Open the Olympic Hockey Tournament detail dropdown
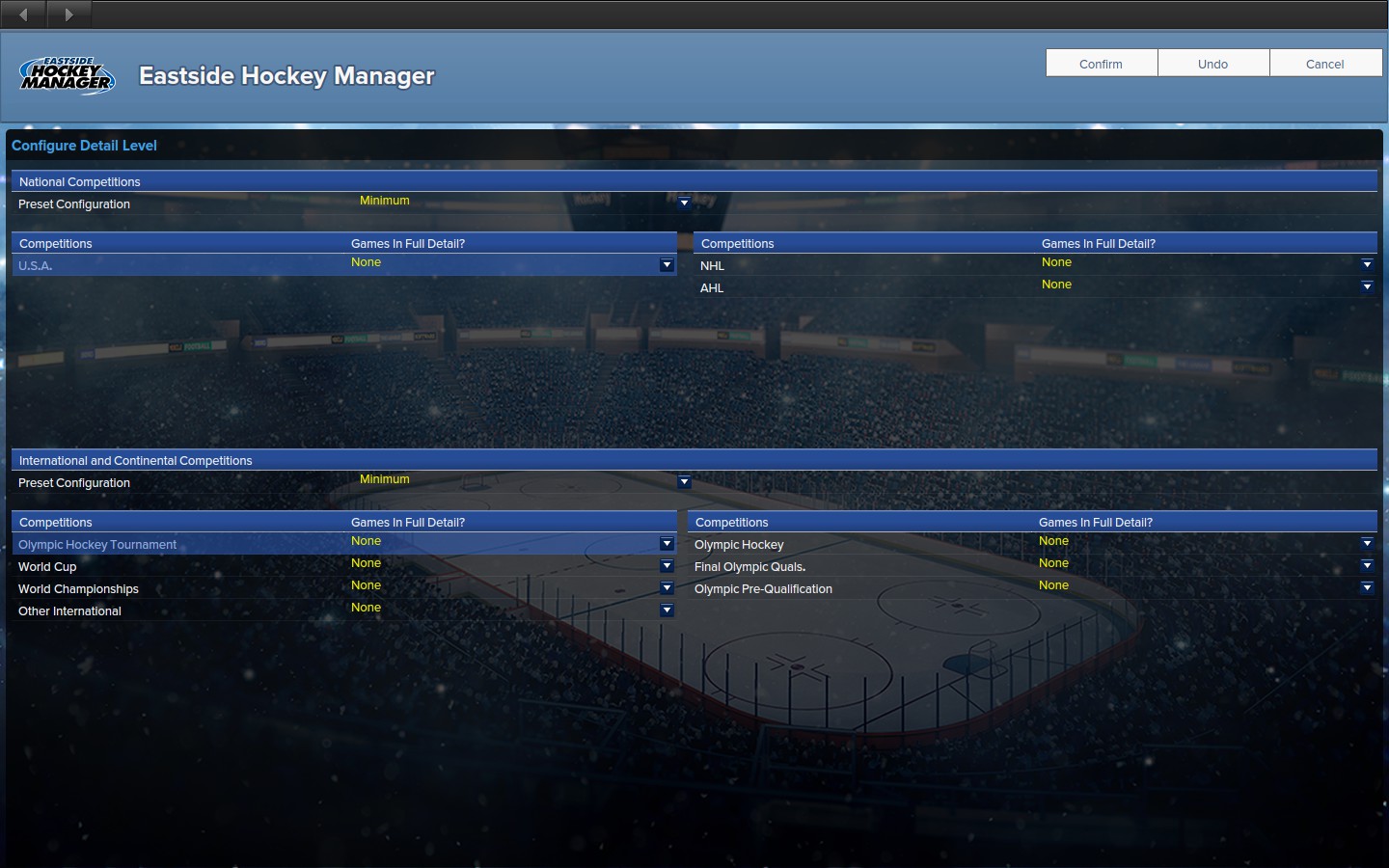 coord(667,543)
